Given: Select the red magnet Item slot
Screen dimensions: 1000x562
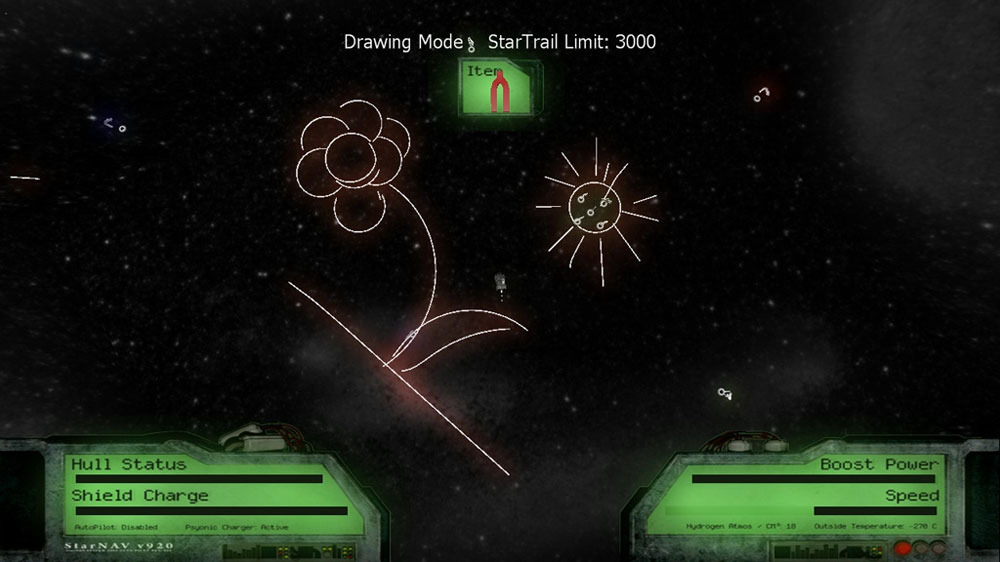Looking at the screenshot, I should (x=499, y=87).
